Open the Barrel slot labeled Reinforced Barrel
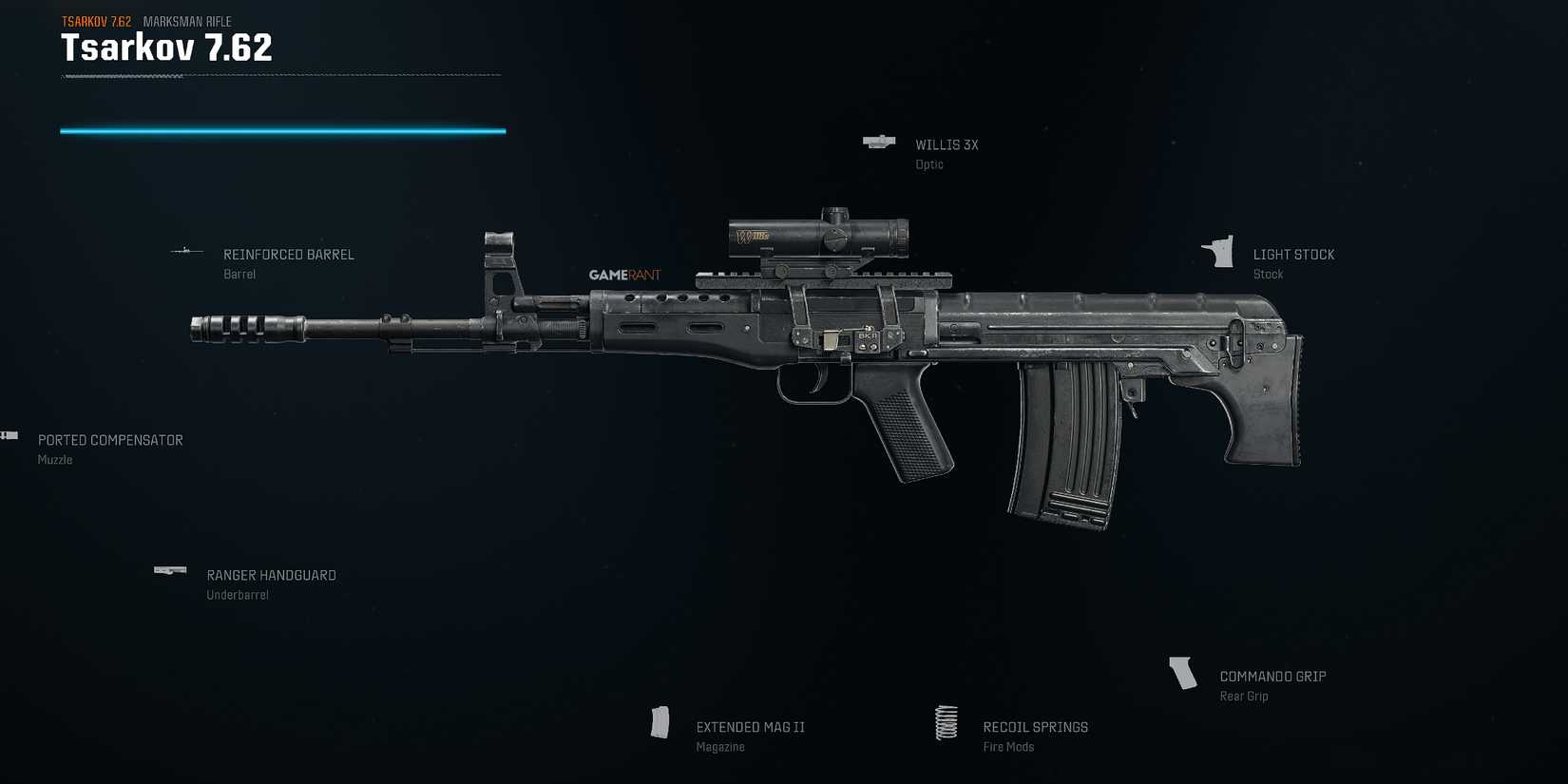Image resolution: width=1568 pixels, height=784 pixels. coord(288,255)
